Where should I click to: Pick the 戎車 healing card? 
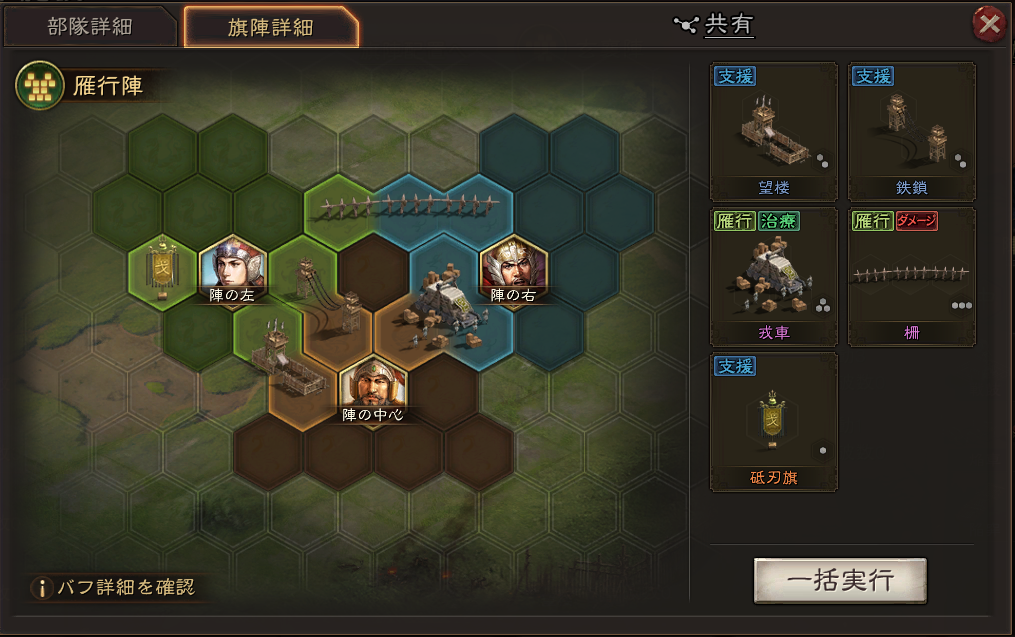[773, 277]
